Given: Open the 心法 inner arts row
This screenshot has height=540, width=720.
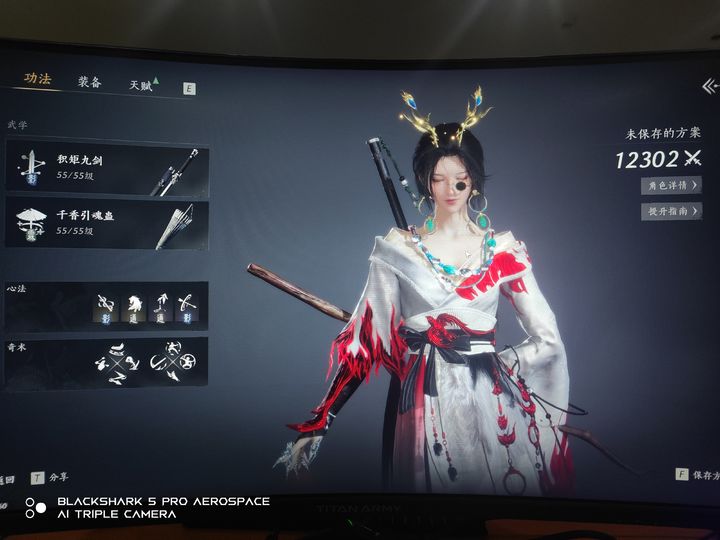Looking at the screenshot, I should click(106, 306).
